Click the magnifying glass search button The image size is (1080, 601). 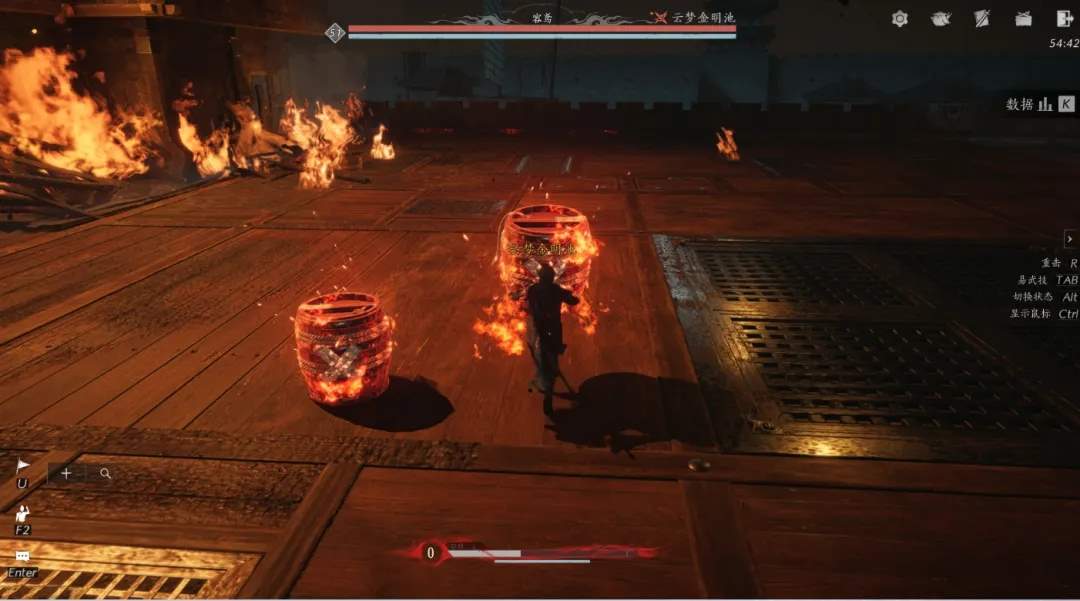(x=105, y=473)
